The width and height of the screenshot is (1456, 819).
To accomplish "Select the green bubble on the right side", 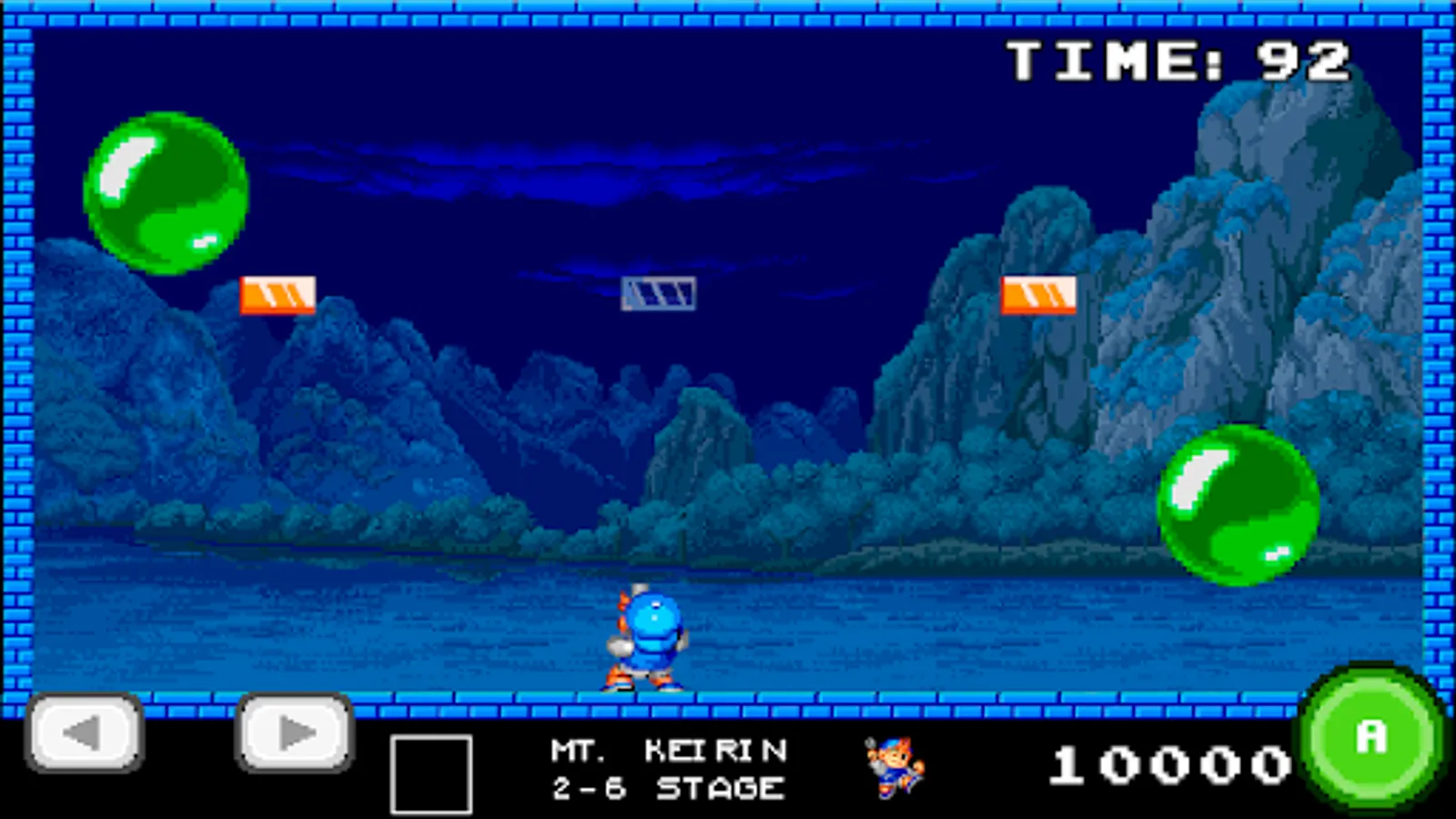I will 1238,505.
